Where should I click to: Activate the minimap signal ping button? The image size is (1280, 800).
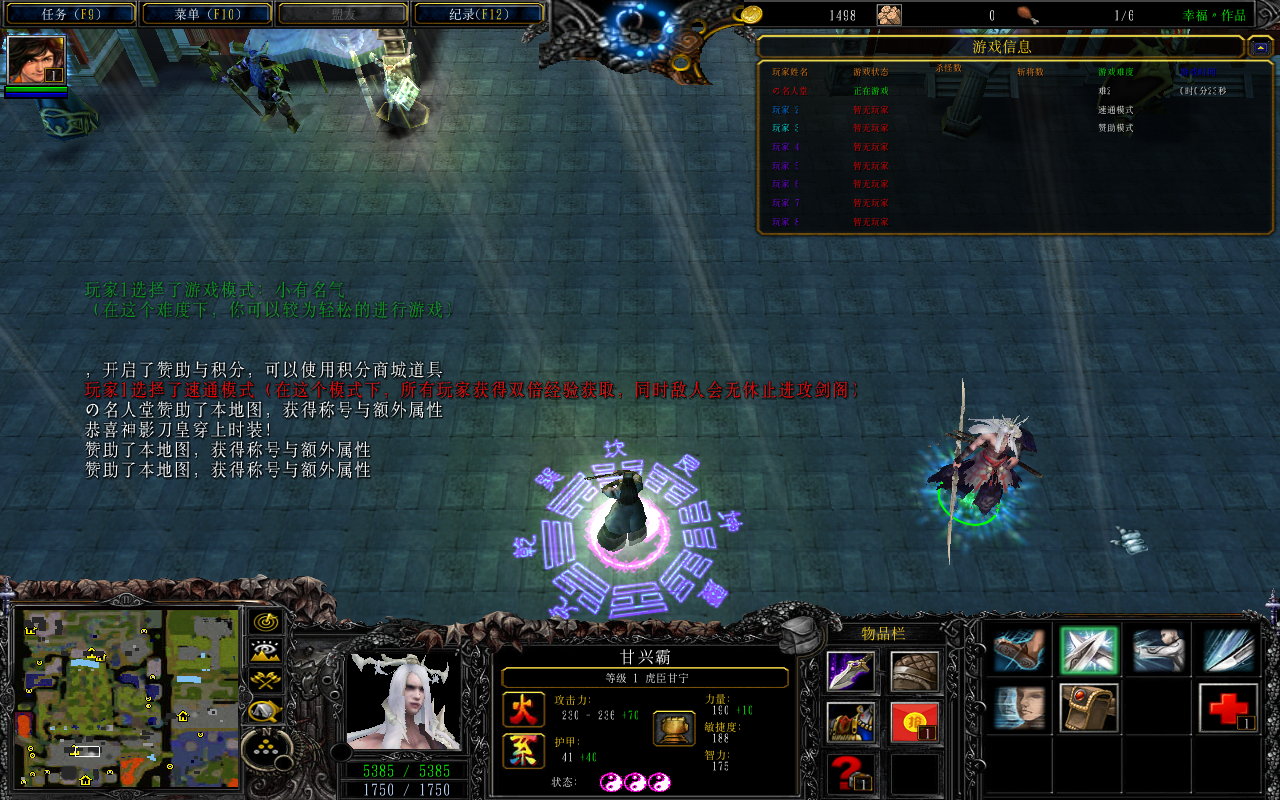tap(267, 622)
